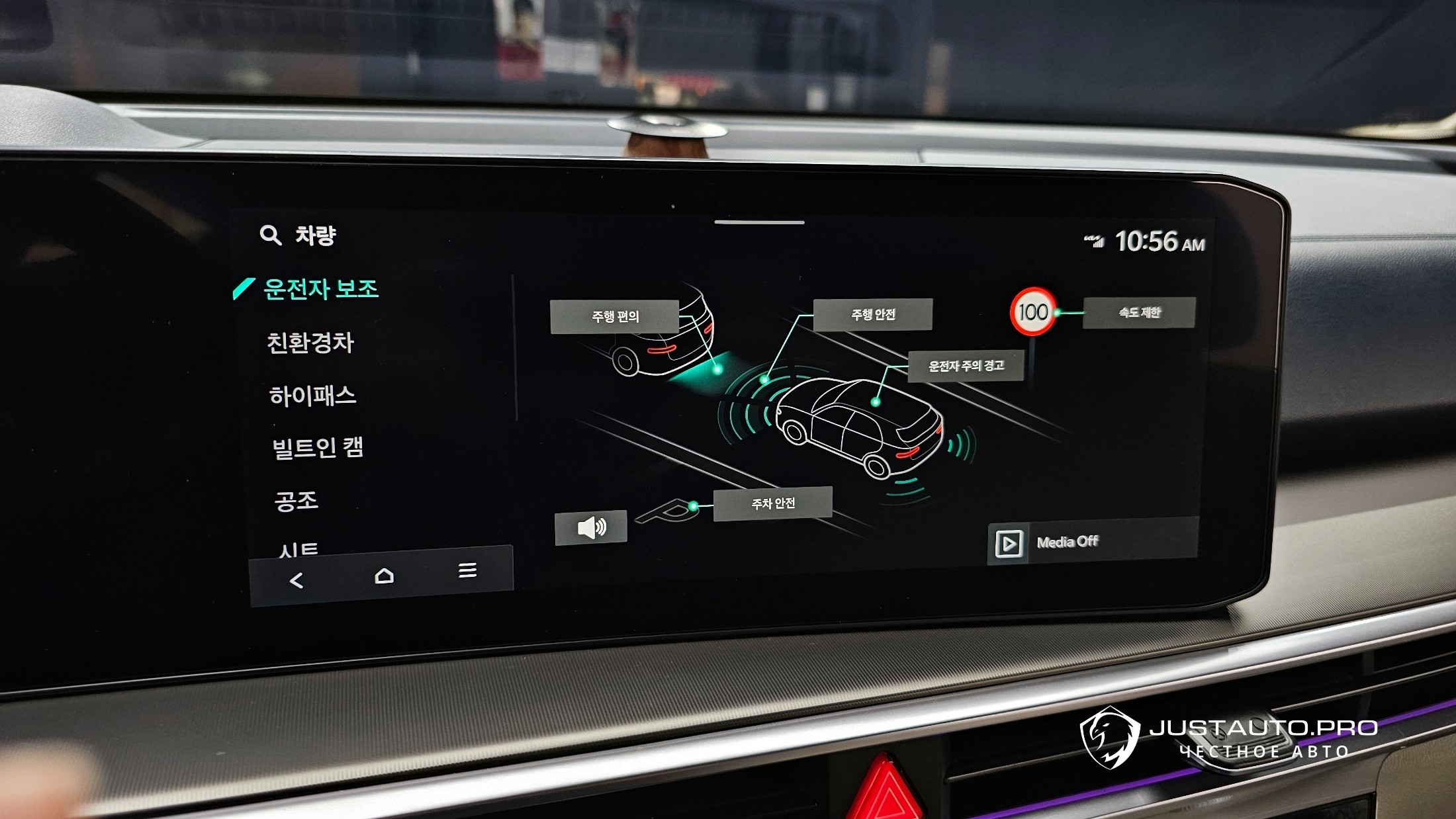Open the 빌트인 캠 settings

(318, 448)
